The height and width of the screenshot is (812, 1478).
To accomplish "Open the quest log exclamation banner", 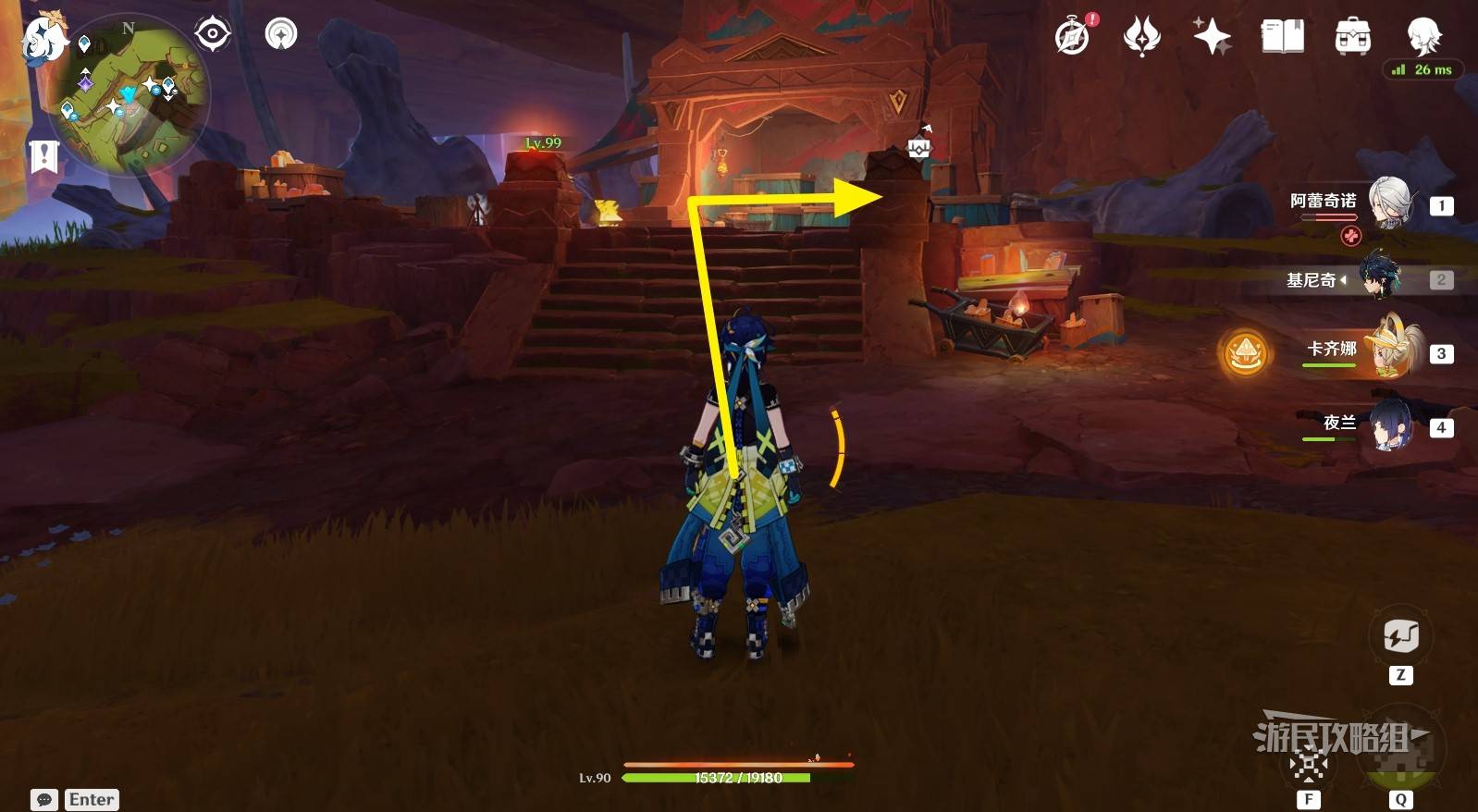I will pos(43,156).
